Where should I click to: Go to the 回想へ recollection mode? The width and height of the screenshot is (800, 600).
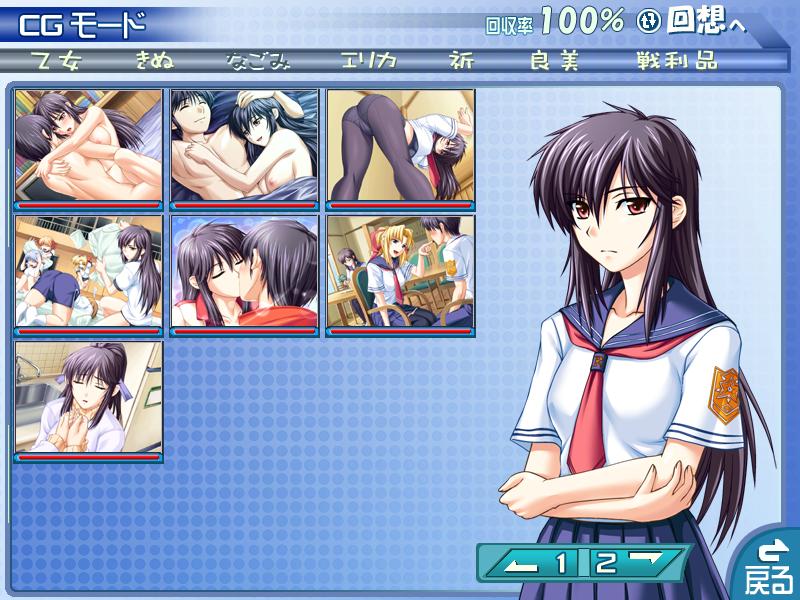pos(704,21)
